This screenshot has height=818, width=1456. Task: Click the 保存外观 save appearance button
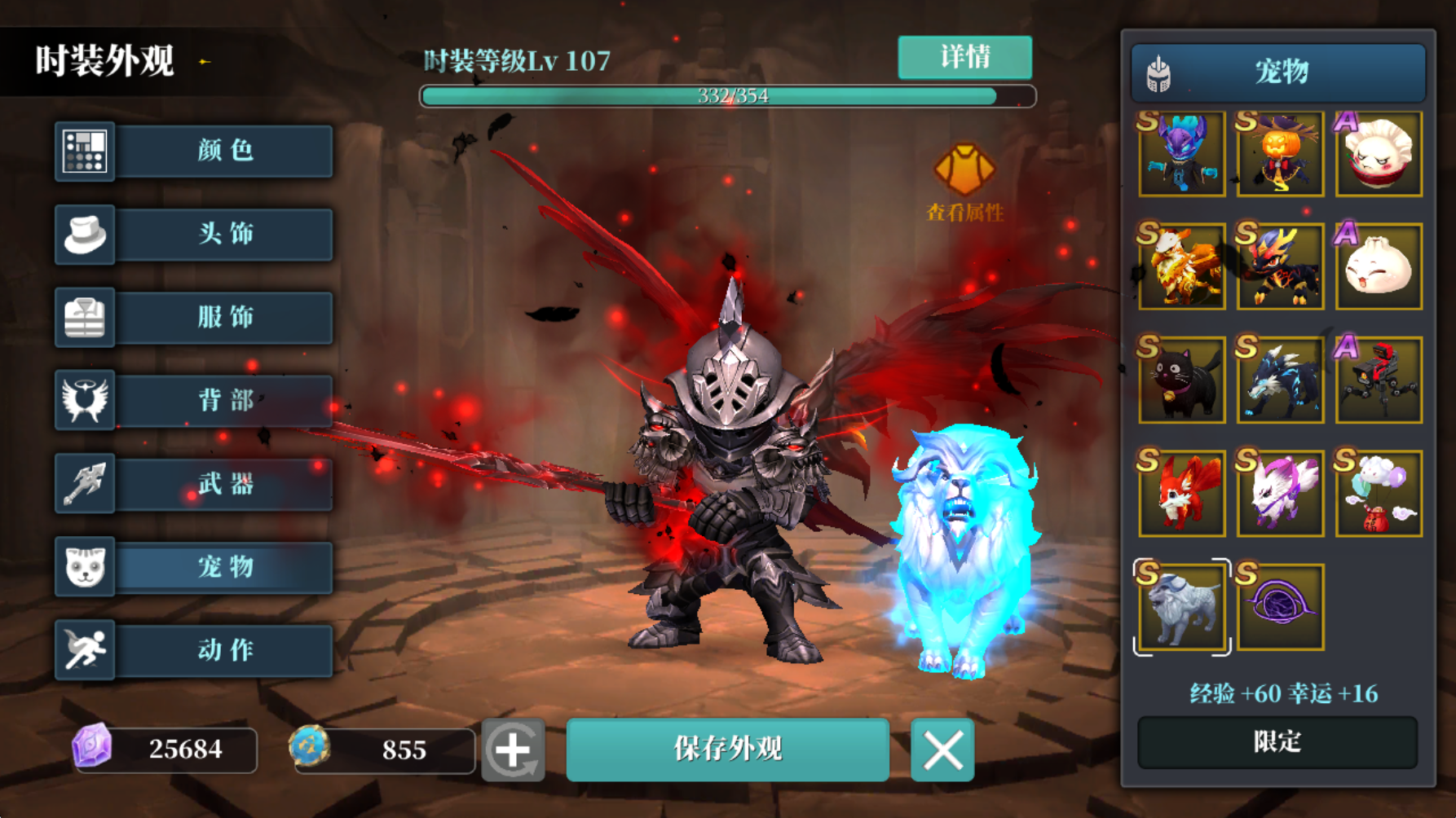(x=728, y=750)
